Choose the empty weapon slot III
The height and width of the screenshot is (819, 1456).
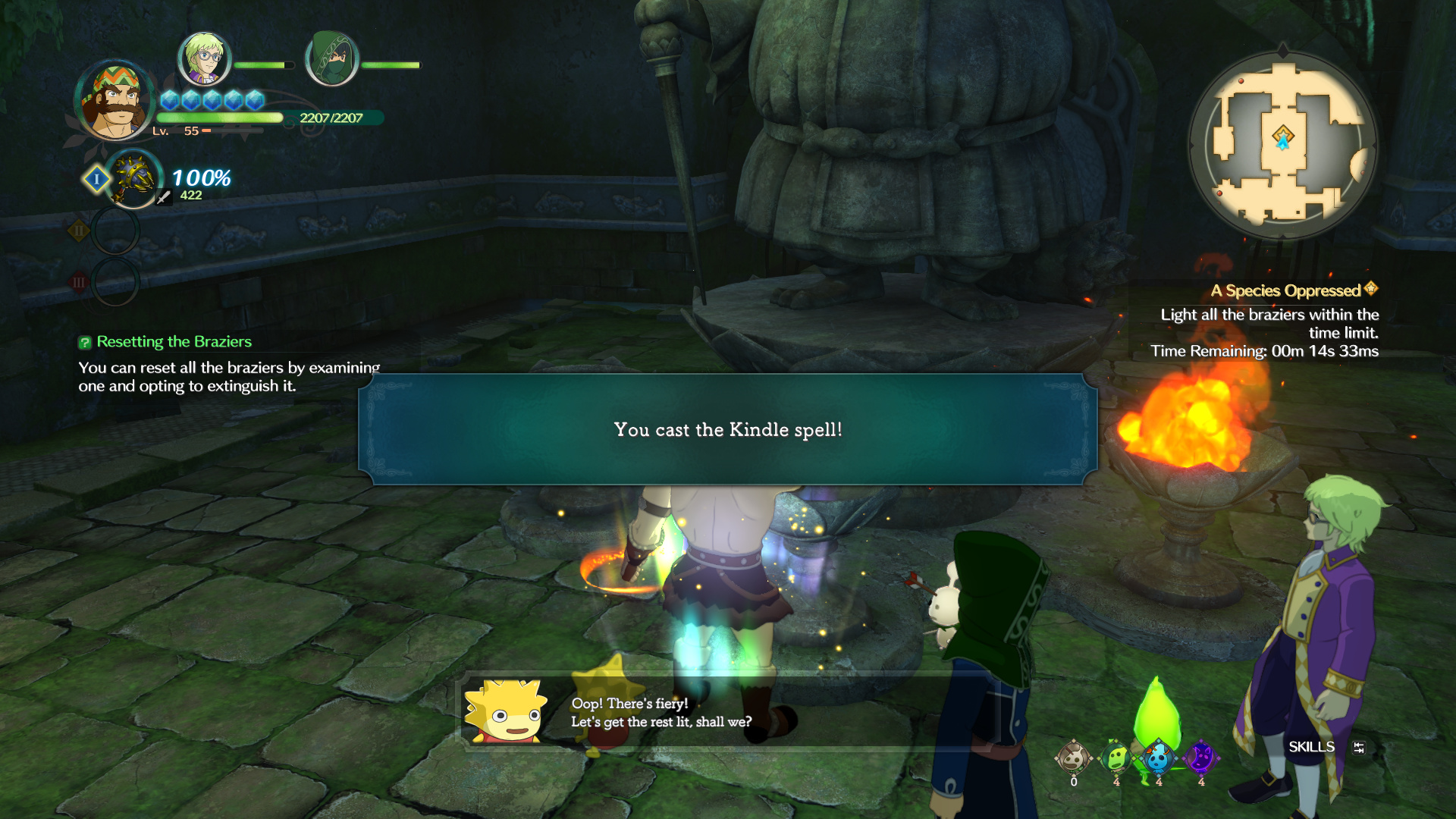click(115, 282)
